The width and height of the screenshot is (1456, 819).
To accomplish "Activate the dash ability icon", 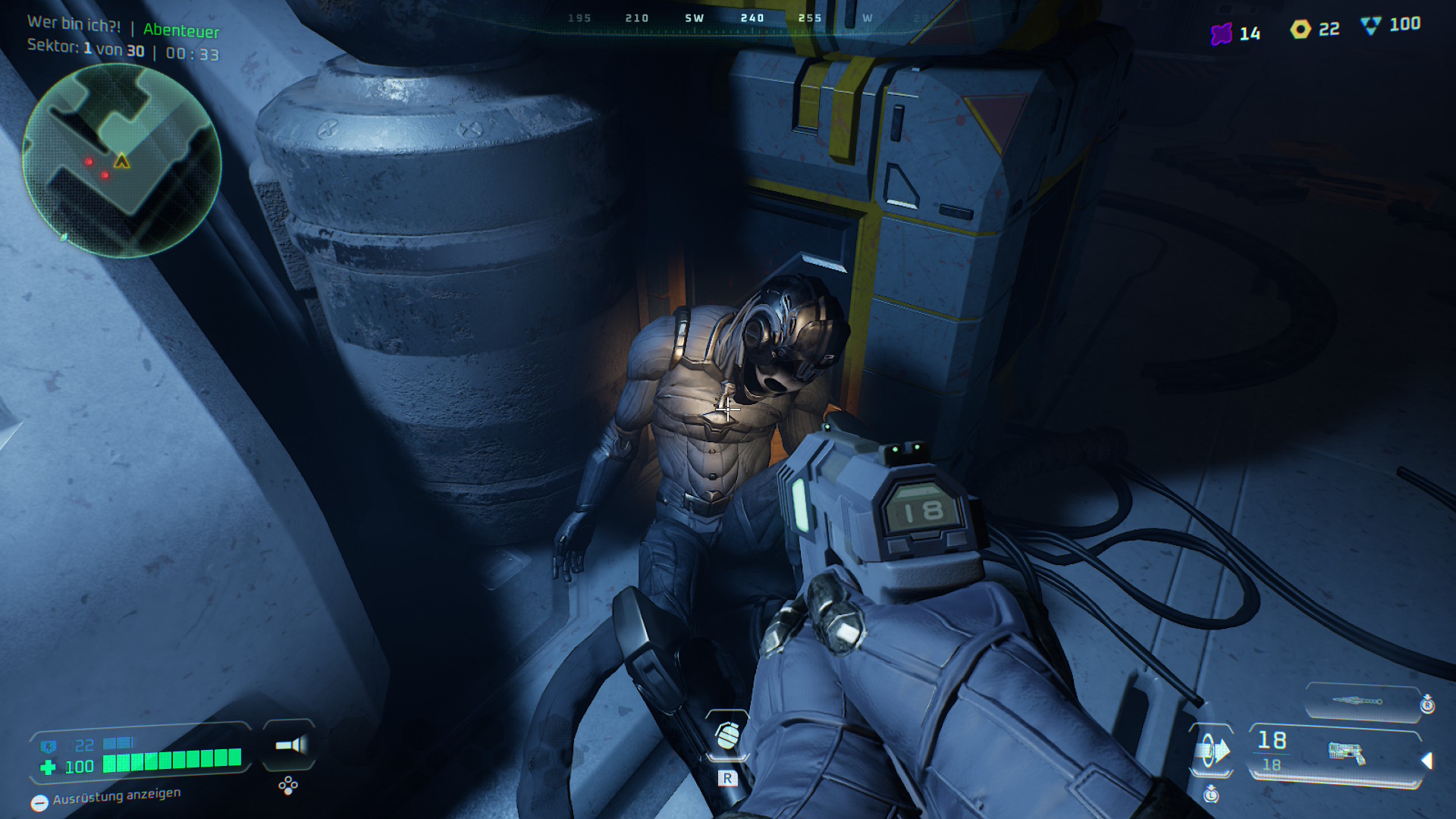I will [1211, 751].
